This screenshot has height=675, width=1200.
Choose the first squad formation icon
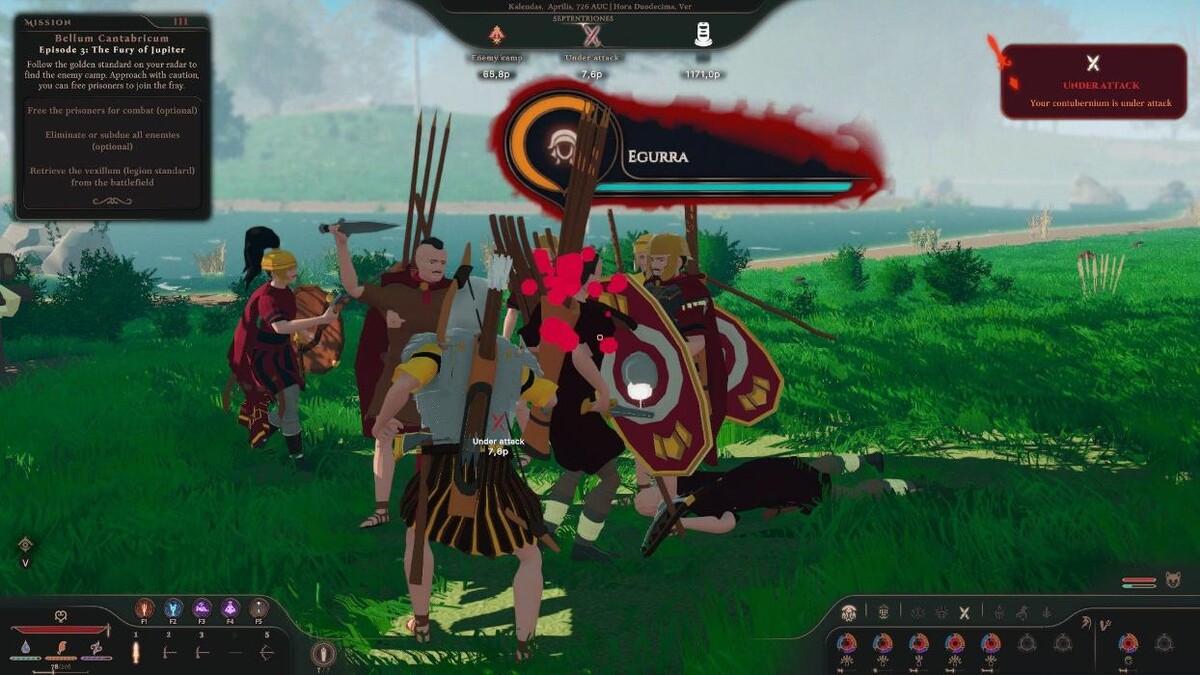pyautogui.click(x=849, y=613)
